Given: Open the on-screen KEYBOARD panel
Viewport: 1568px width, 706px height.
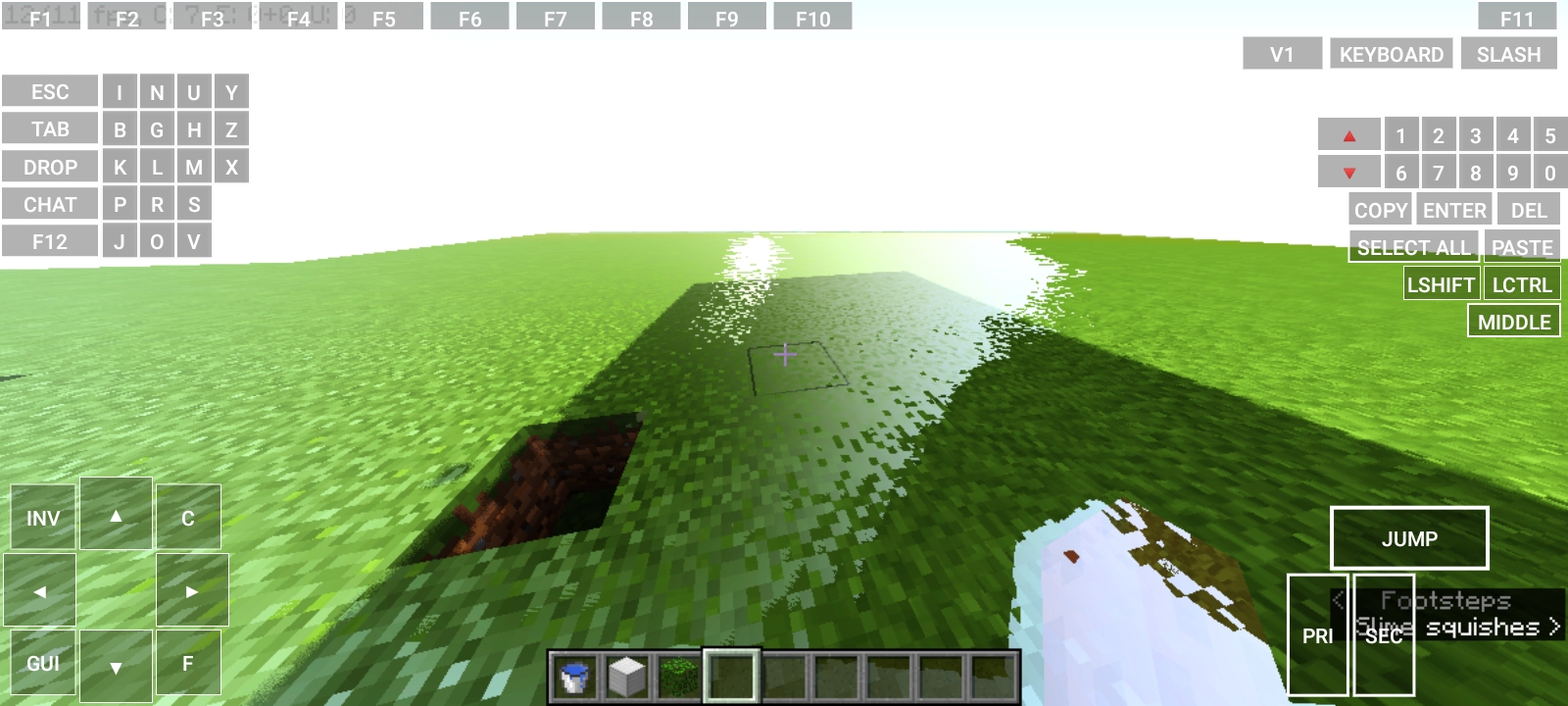Looking at the screenshot, I should (x=1391, y=54).
